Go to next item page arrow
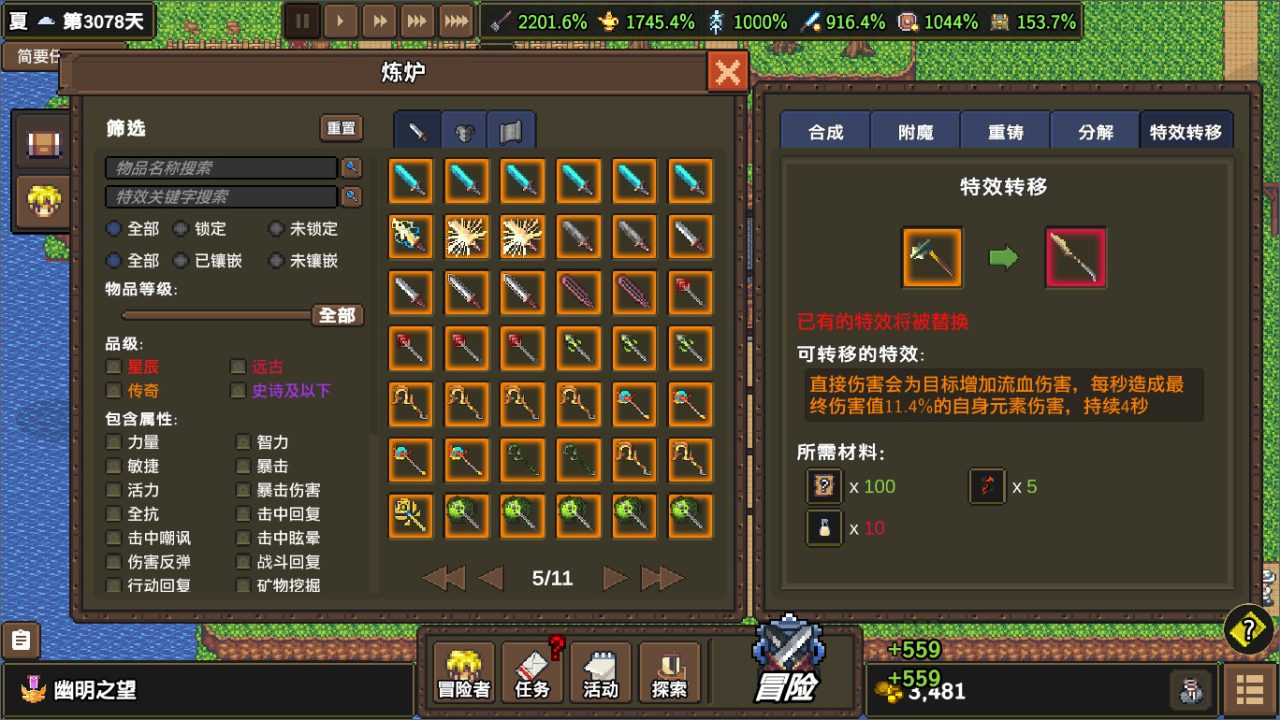Image resolution: width=1280 pixels, height=720 pixels. 614,577
